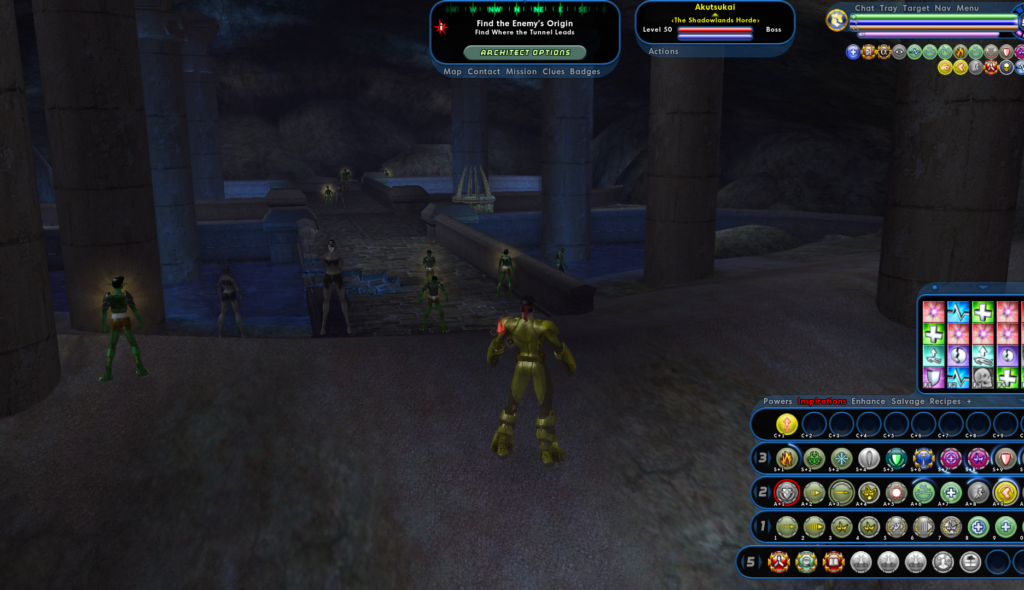This screenshot has width=1024, height=590.
Task: Toggle the power Tray
Action: pyautogui.click(x=888, y=8)
